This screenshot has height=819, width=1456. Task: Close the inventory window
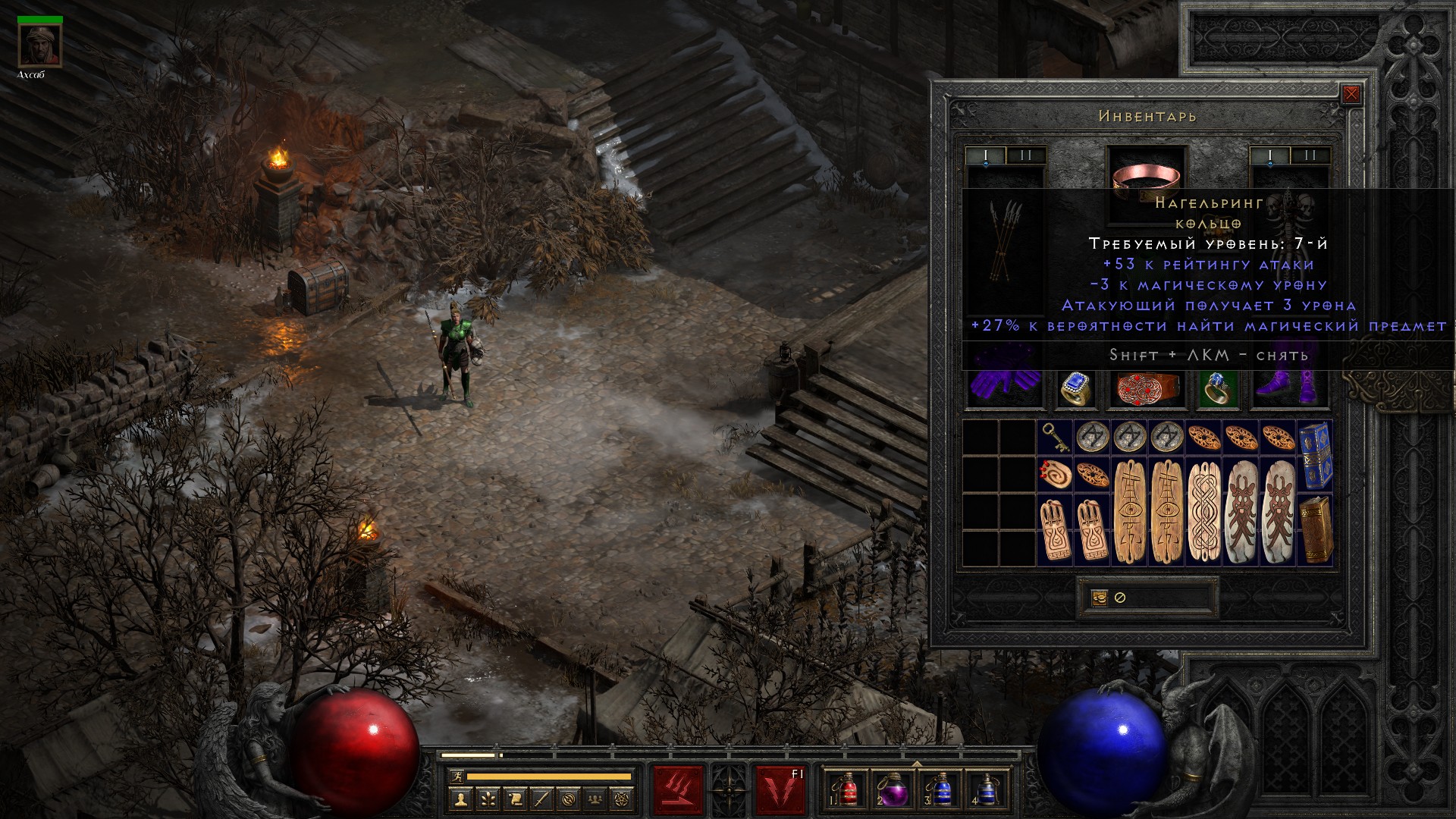pyautogui.click(x=1351, y=95)
